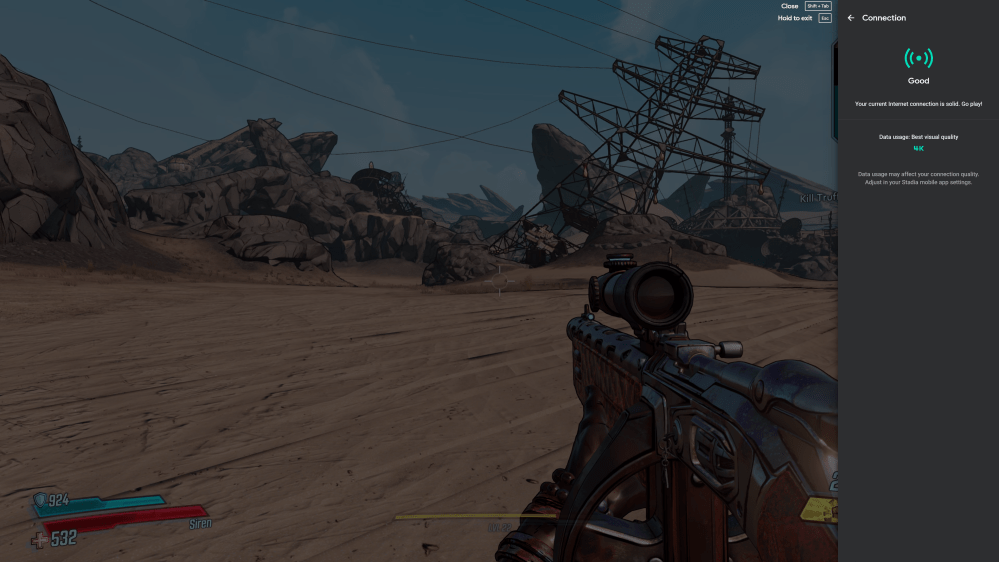Go back from the Connection panel

pos(851,18)
